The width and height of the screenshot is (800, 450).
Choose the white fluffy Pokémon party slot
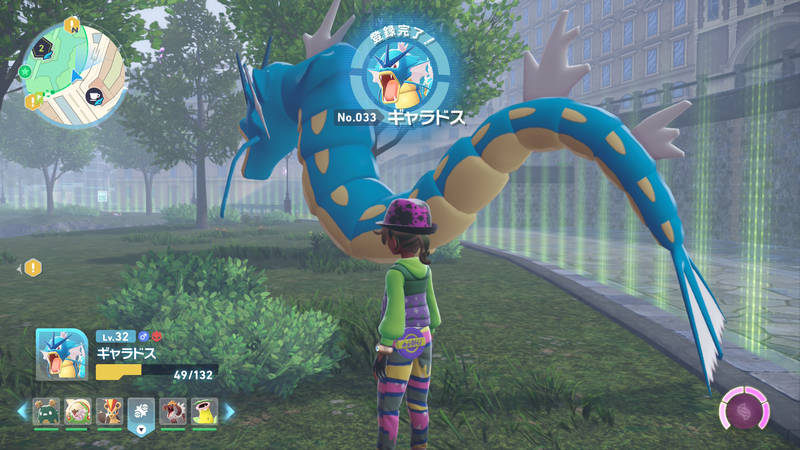76,412
